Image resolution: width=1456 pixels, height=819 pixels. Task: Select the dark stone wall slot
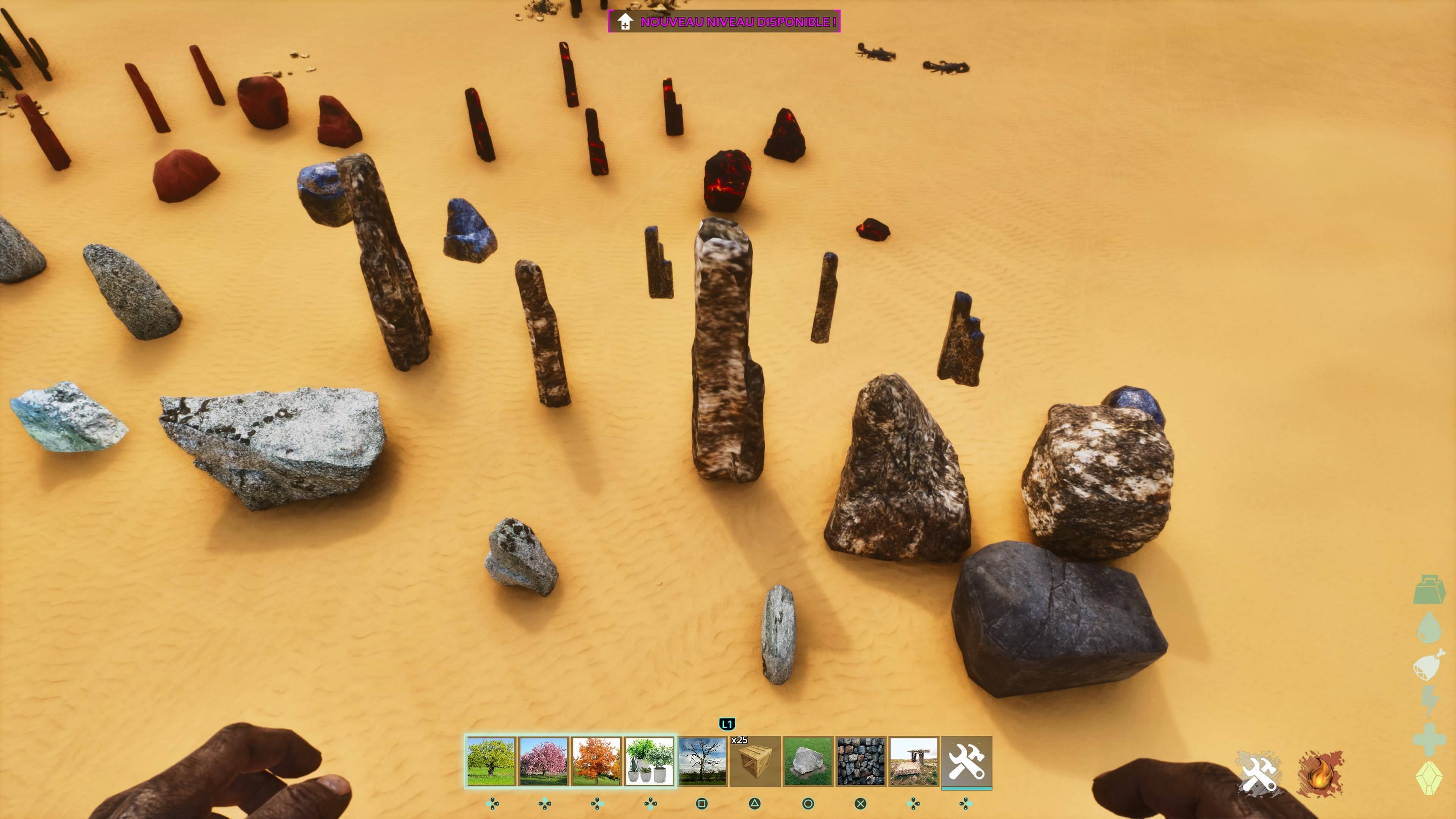coord(861,761)
